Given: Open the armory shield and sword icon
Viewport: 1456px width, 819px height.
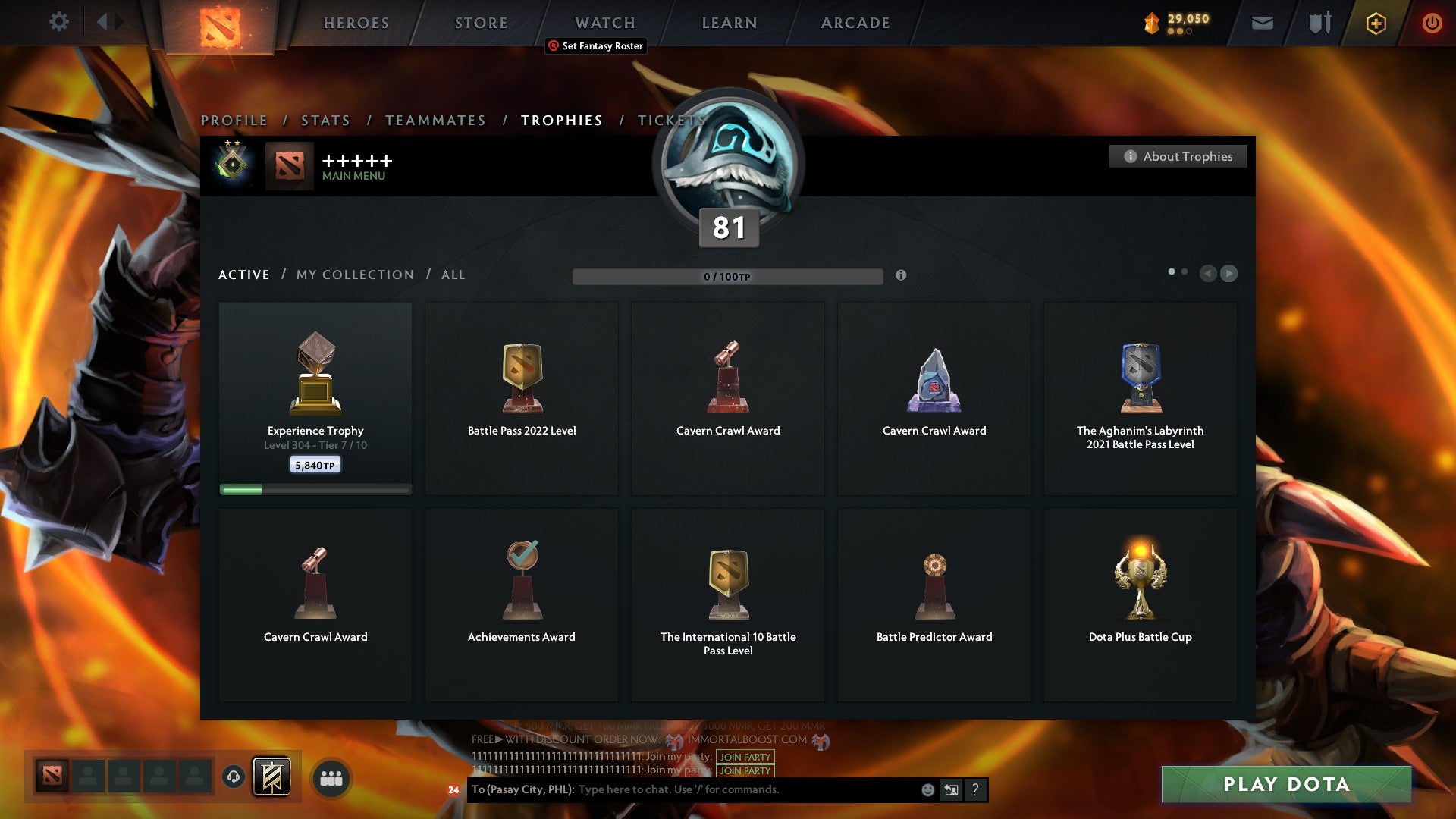Looking at the screenshot, I should click(1319, 23).
